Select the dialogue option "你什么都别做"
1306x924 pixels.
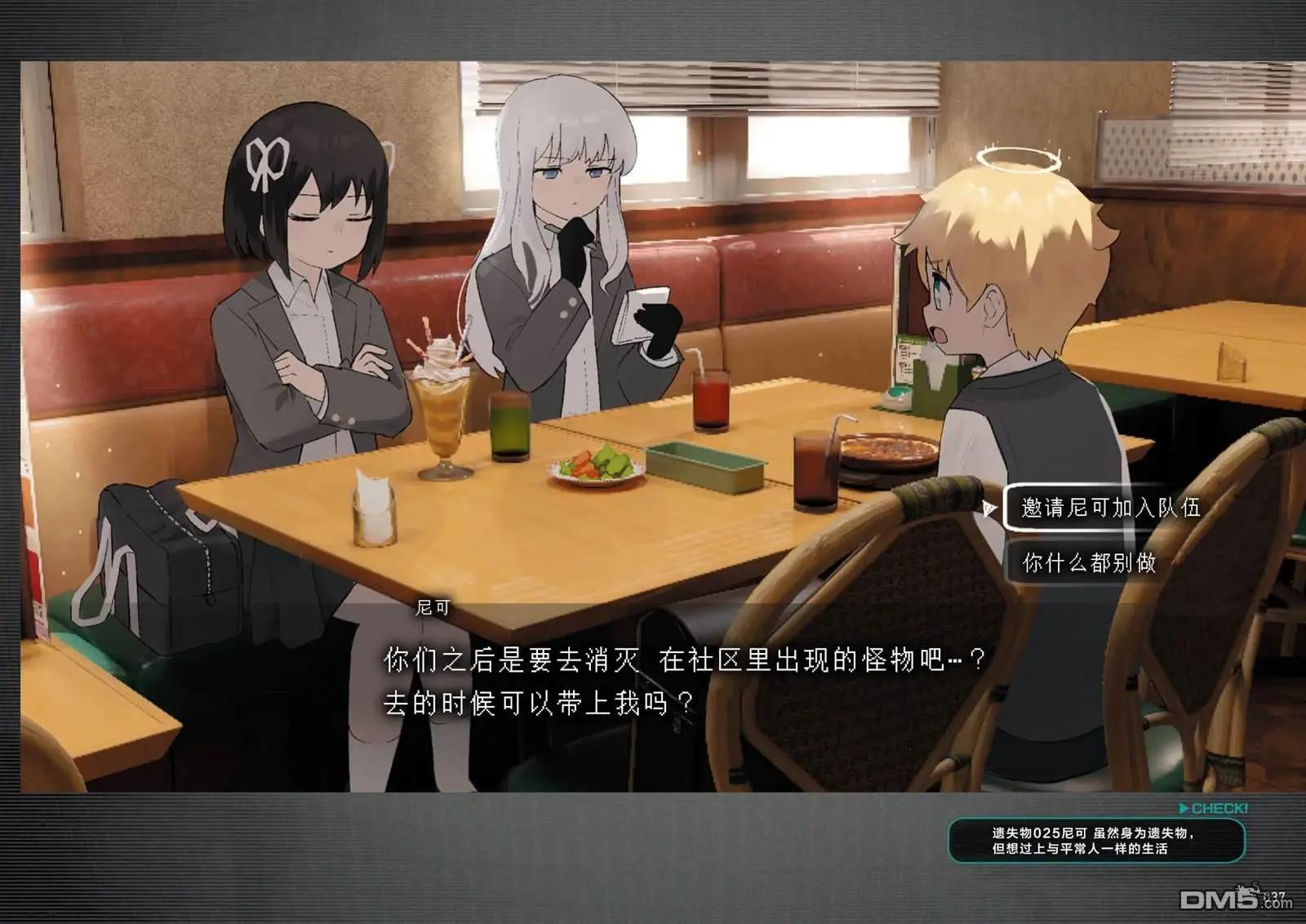1090,562
